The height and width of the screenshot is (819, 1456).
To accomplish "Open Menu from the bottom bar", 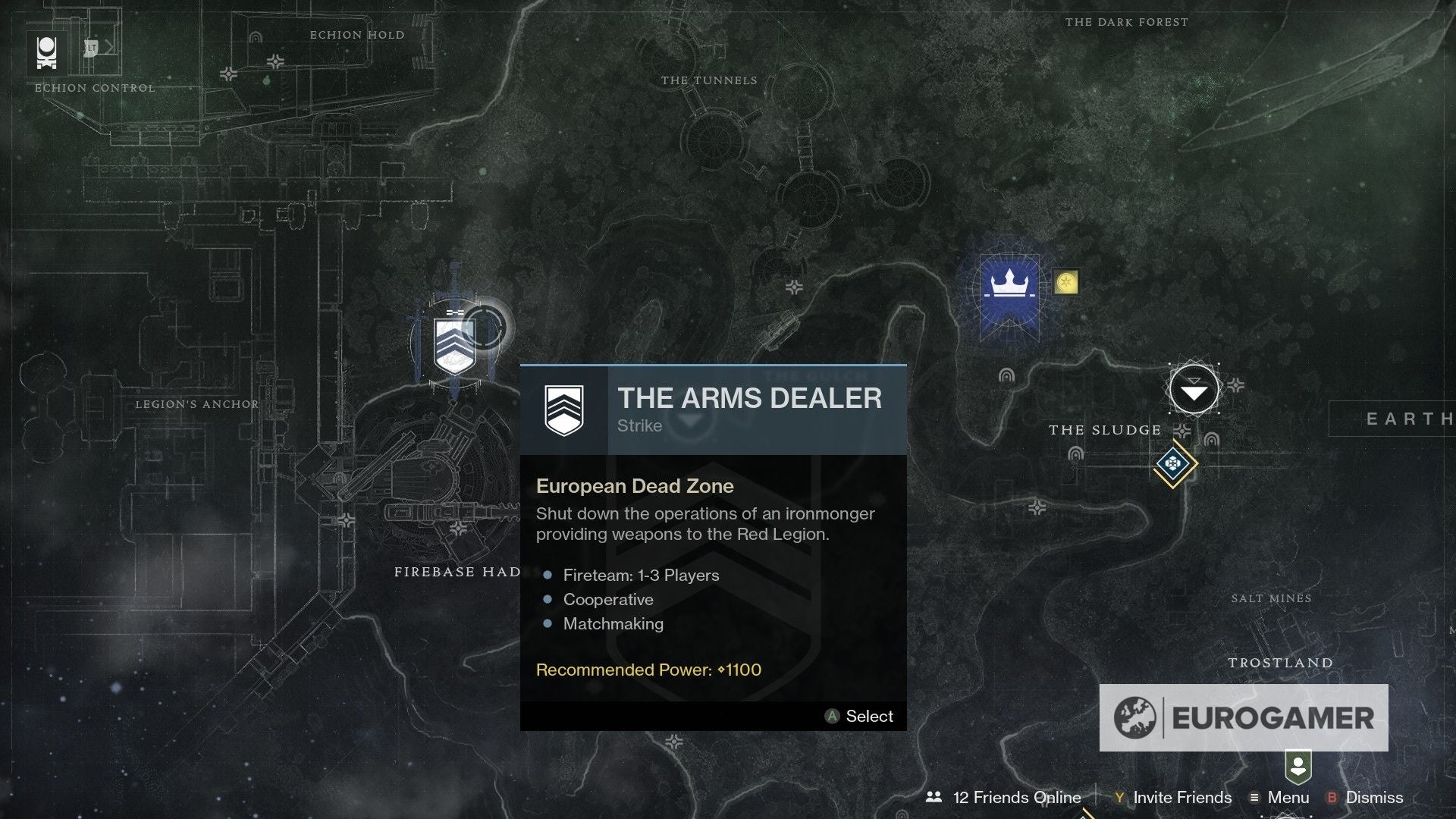I will tap(1288, 797).
